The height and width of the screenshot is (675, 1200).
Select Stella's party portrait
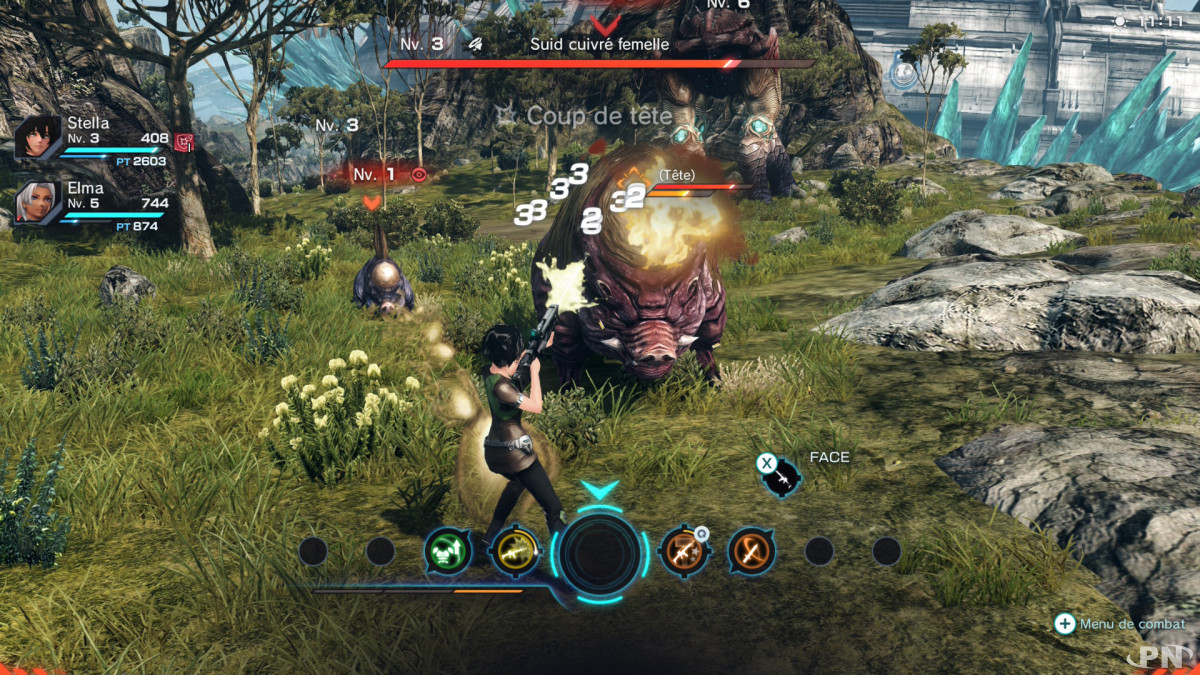(38, 137)
